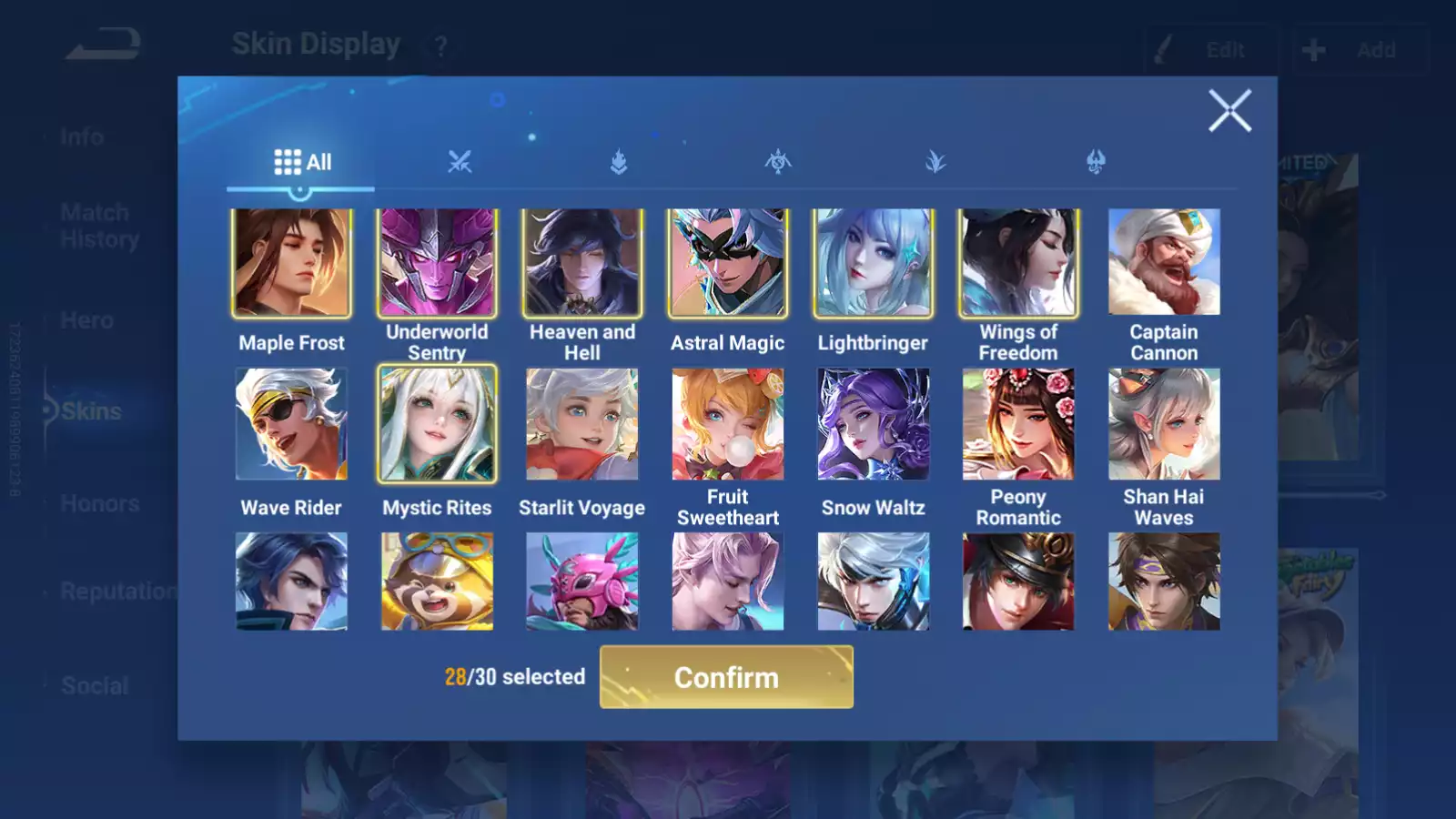Filter skins by the crossed swords role icon
The width and height of the screenshot is (1456, 819).
pyautogui.click(x=461, y=161)
